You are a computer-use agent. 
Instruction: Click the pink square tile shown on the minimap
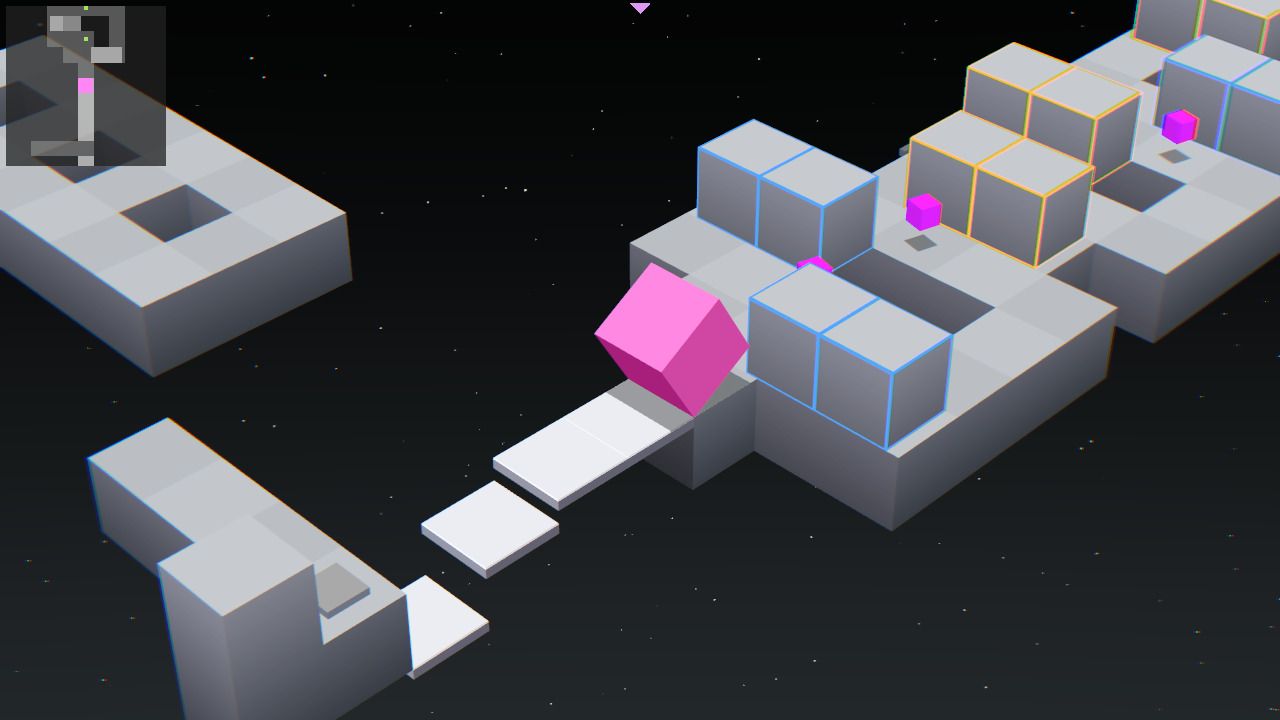(86, 86)
